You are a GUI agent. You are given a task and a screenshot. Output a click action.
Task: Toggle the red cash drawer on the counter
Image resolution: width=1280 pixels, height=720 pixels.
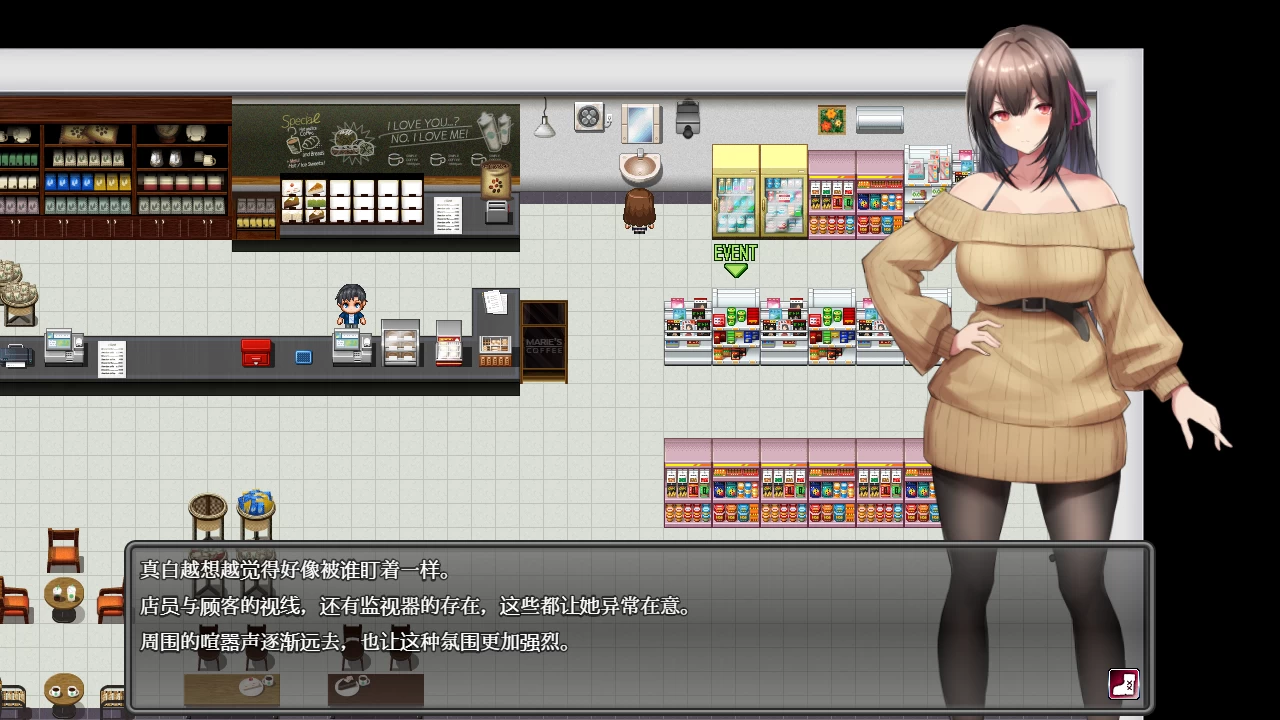coord(257,352)
